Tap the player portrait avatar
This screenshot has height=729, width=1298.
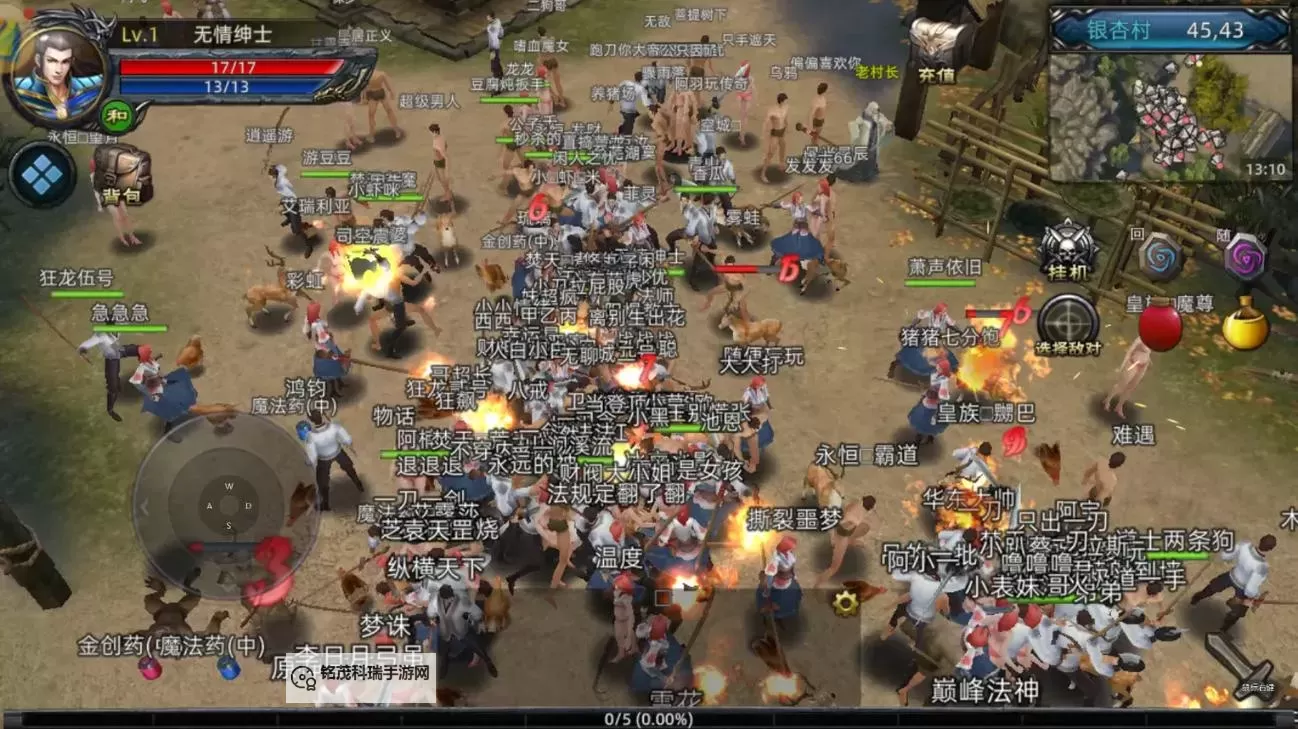coord(56,68)
